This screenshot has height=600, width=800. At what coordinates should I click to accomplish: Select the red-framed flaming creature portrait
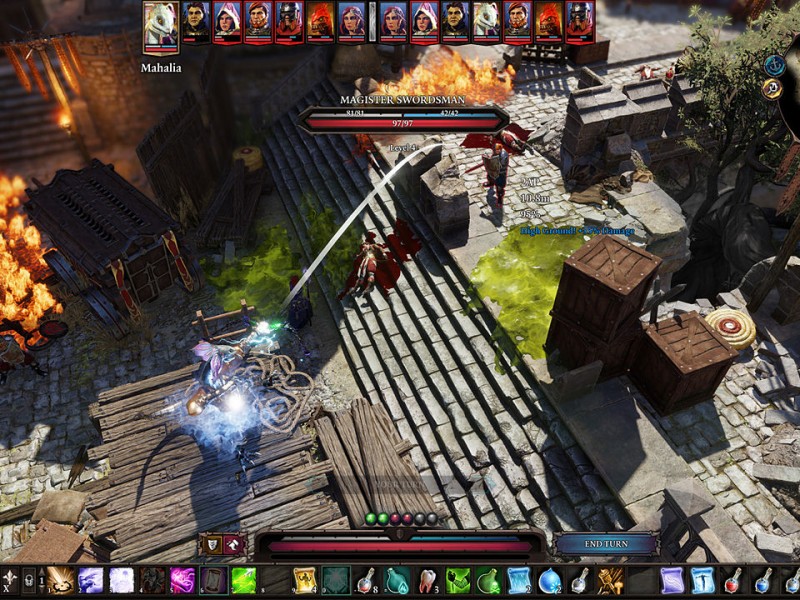point(320,22)
